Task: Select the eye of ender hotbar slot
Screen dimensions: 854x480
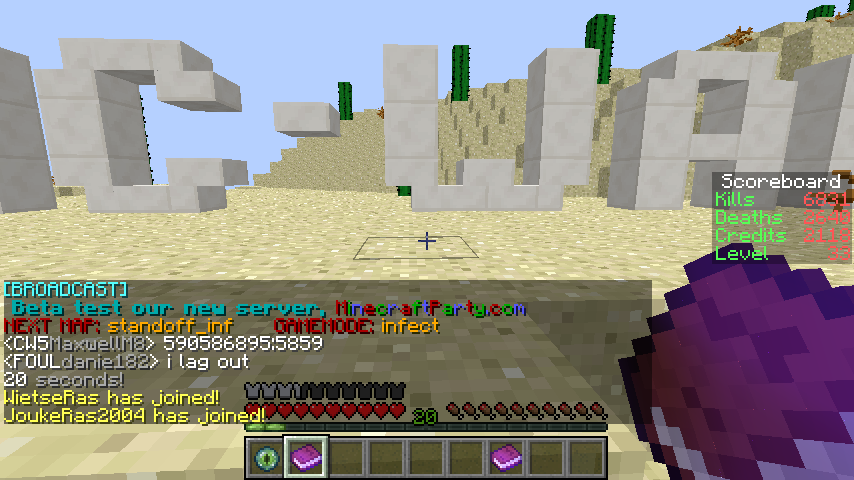Action: (266, 458)
